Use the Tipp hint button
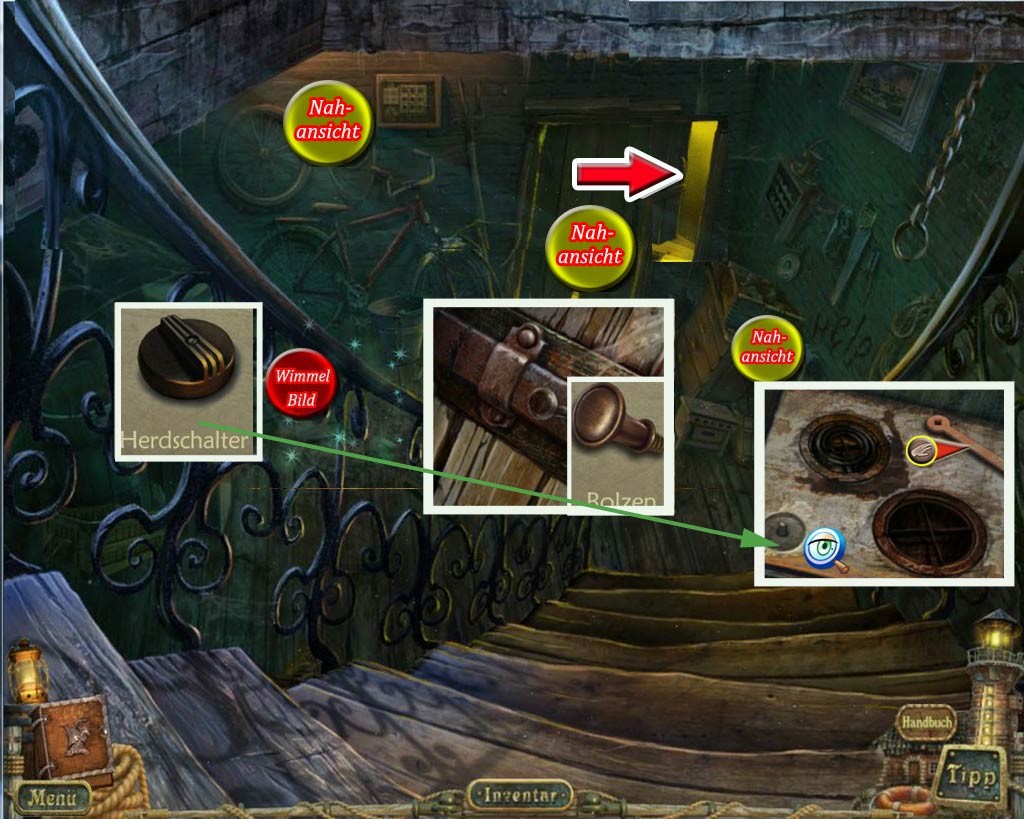This screenshot has width=1024, height=819. coord(970,776)
